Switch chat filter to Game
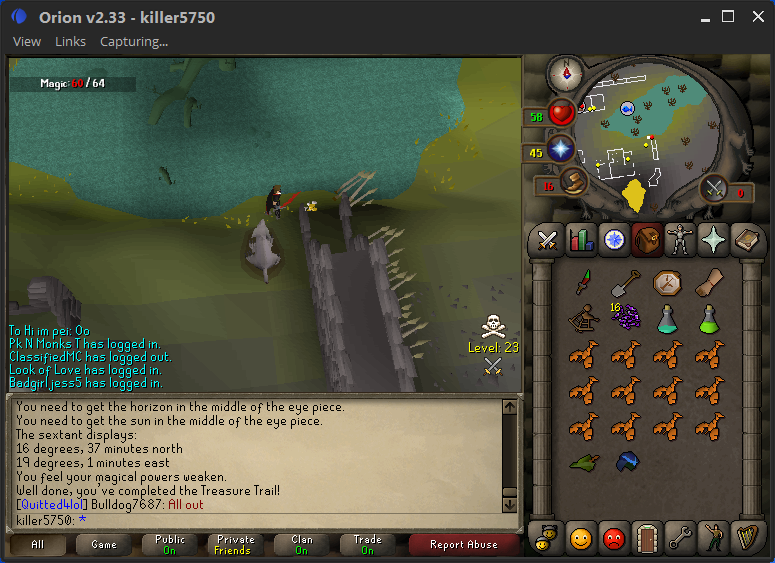The height and width of the screenshot is (563, 775). point(104,545)
